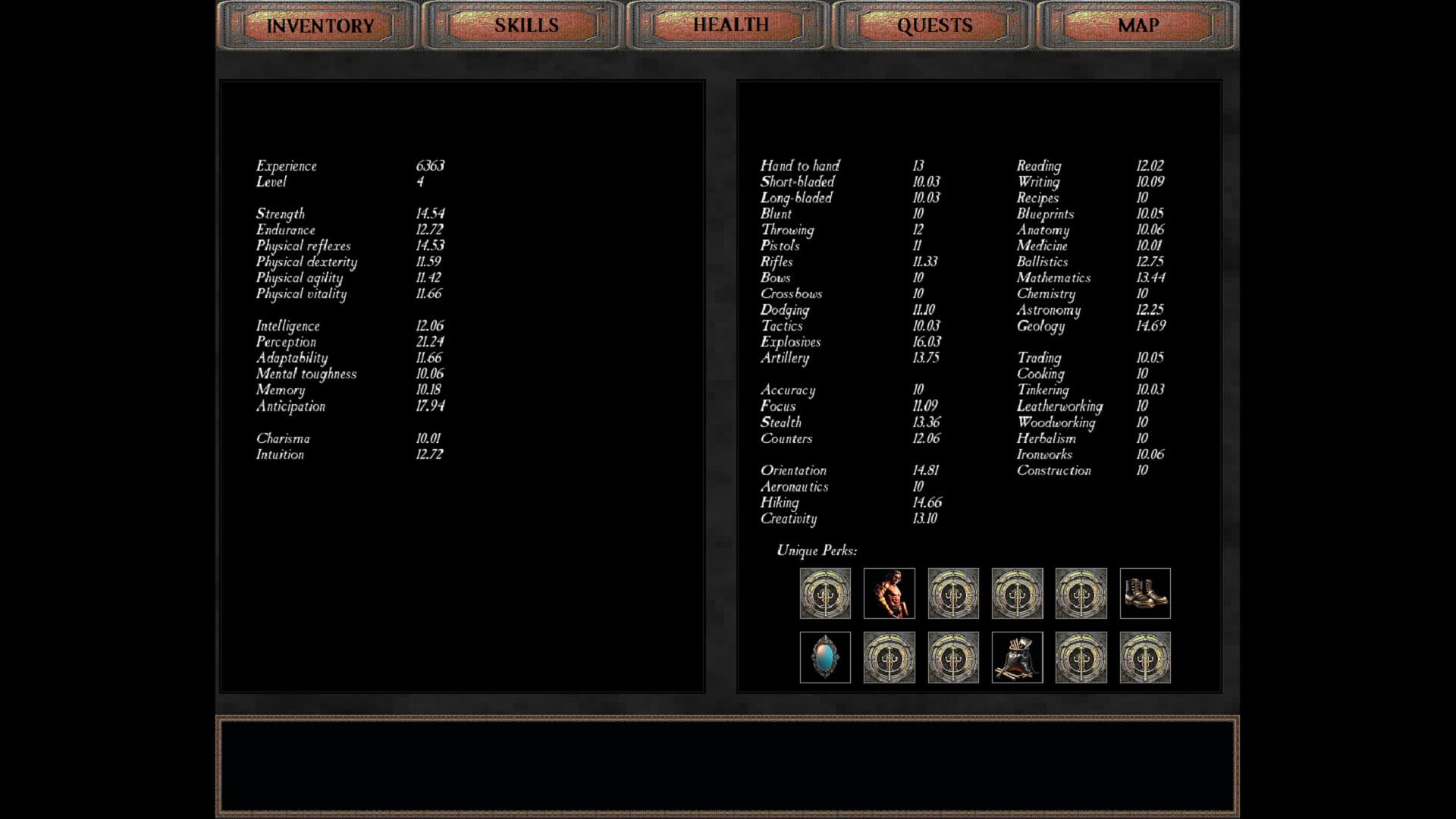Switch to the INVENTORY tab
The height and width of the screenshot is (819, 1456).
point(318,25)
